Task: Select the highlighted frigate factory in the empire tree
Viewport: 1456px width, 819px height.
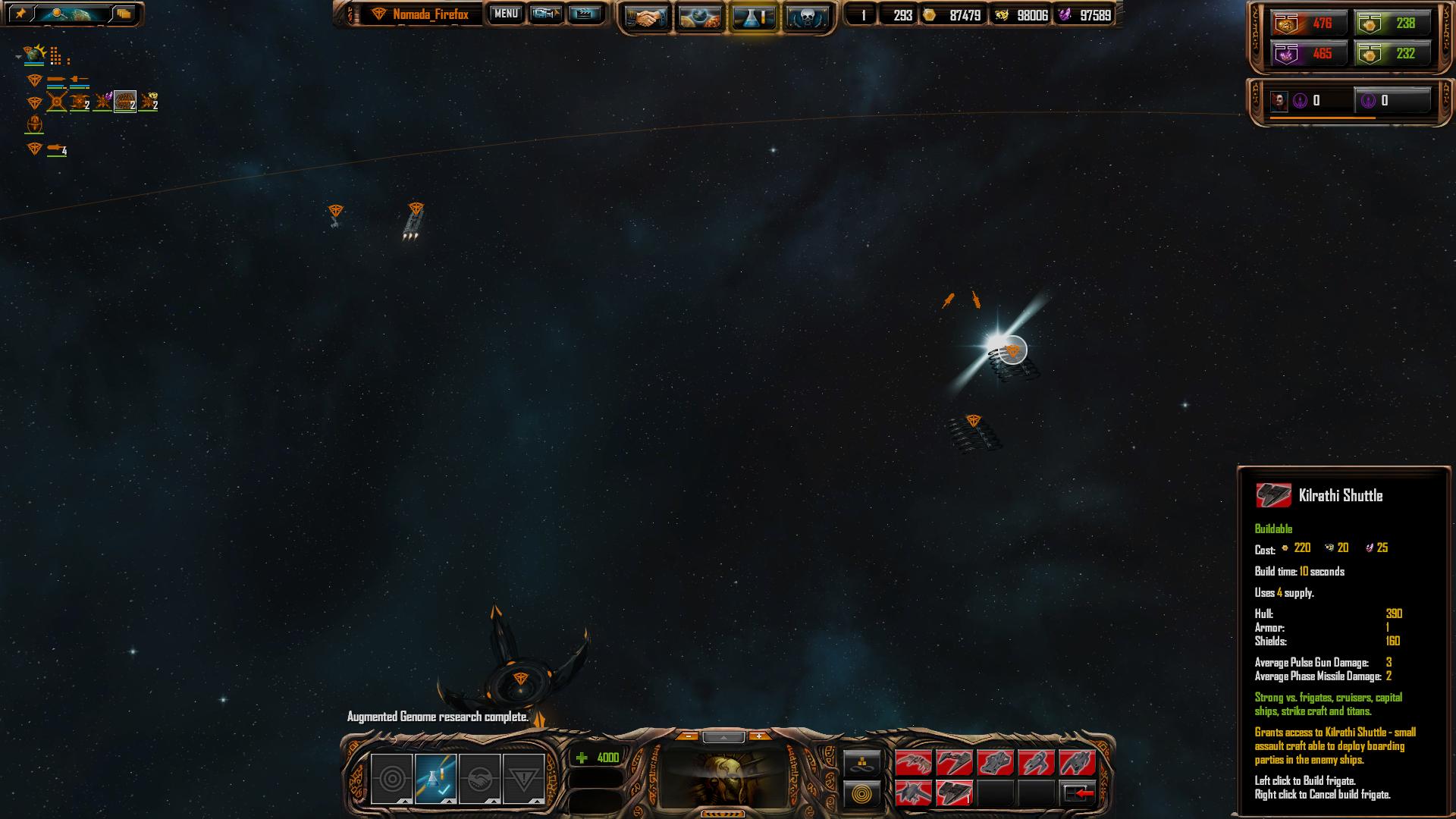Action: tap(125, 101)
